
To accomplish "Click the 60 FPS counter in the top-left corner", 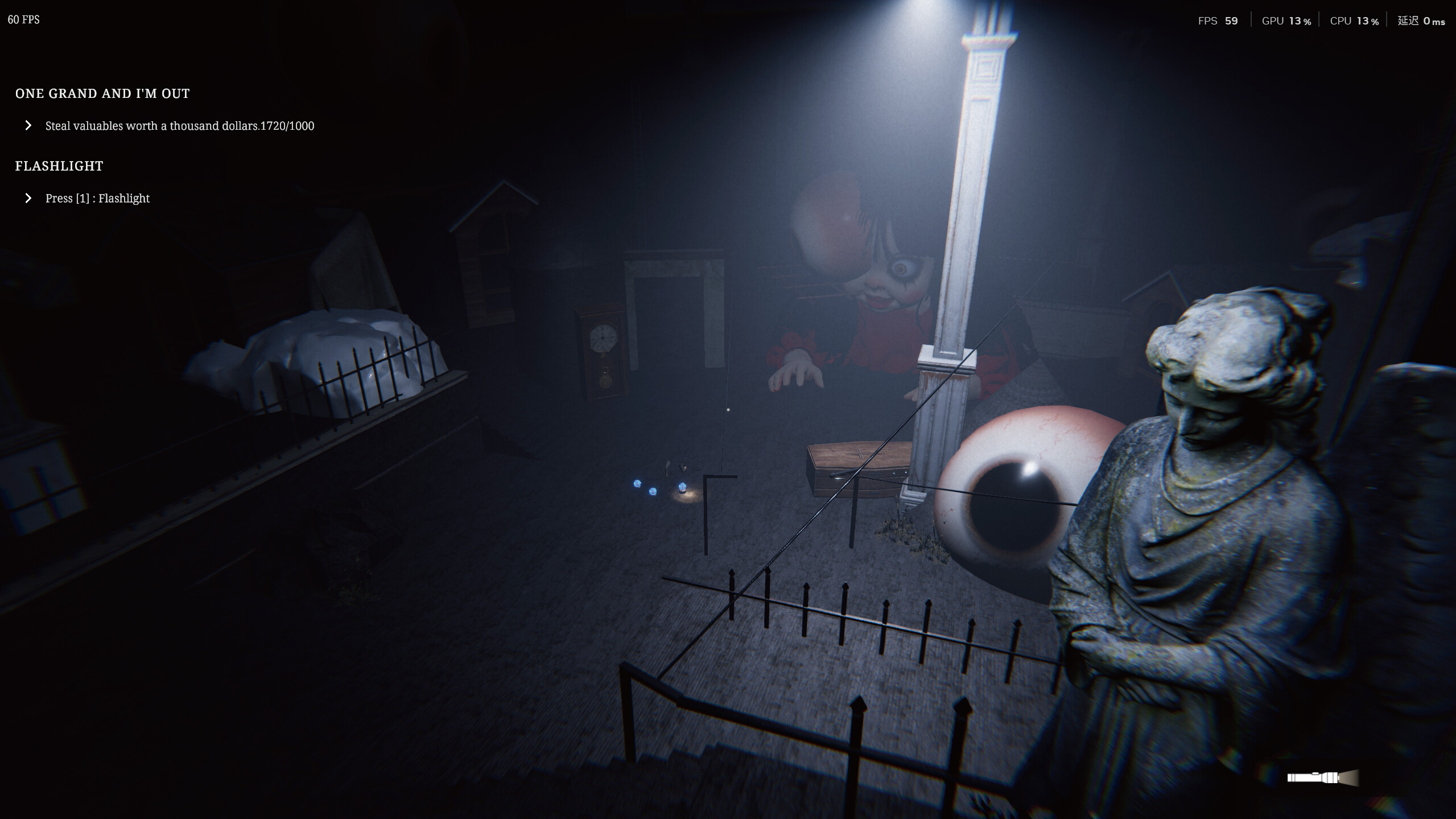I will pos(23,19).
